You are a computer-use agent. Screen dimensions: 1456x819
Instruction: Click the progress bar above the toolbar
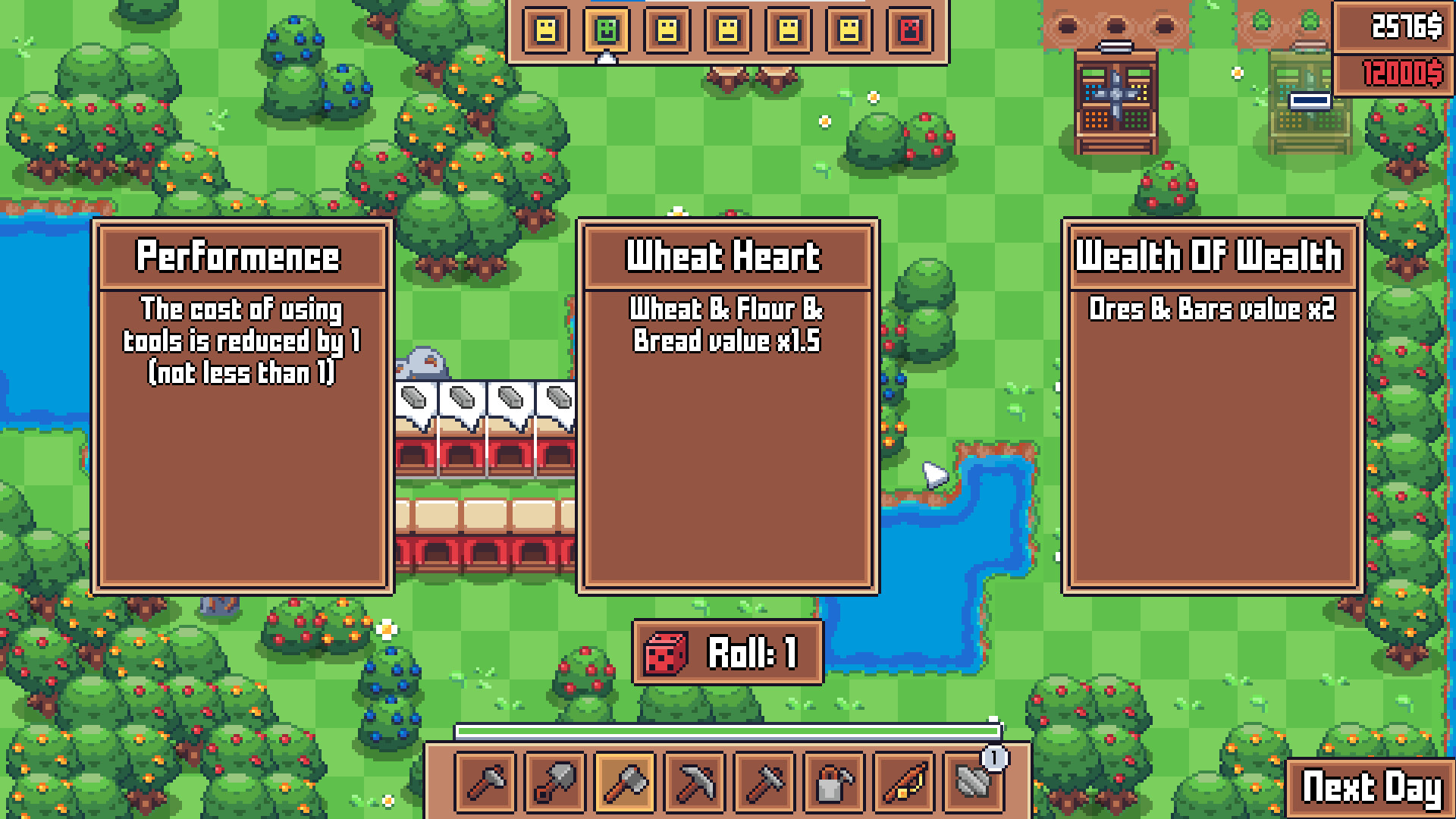728,733
